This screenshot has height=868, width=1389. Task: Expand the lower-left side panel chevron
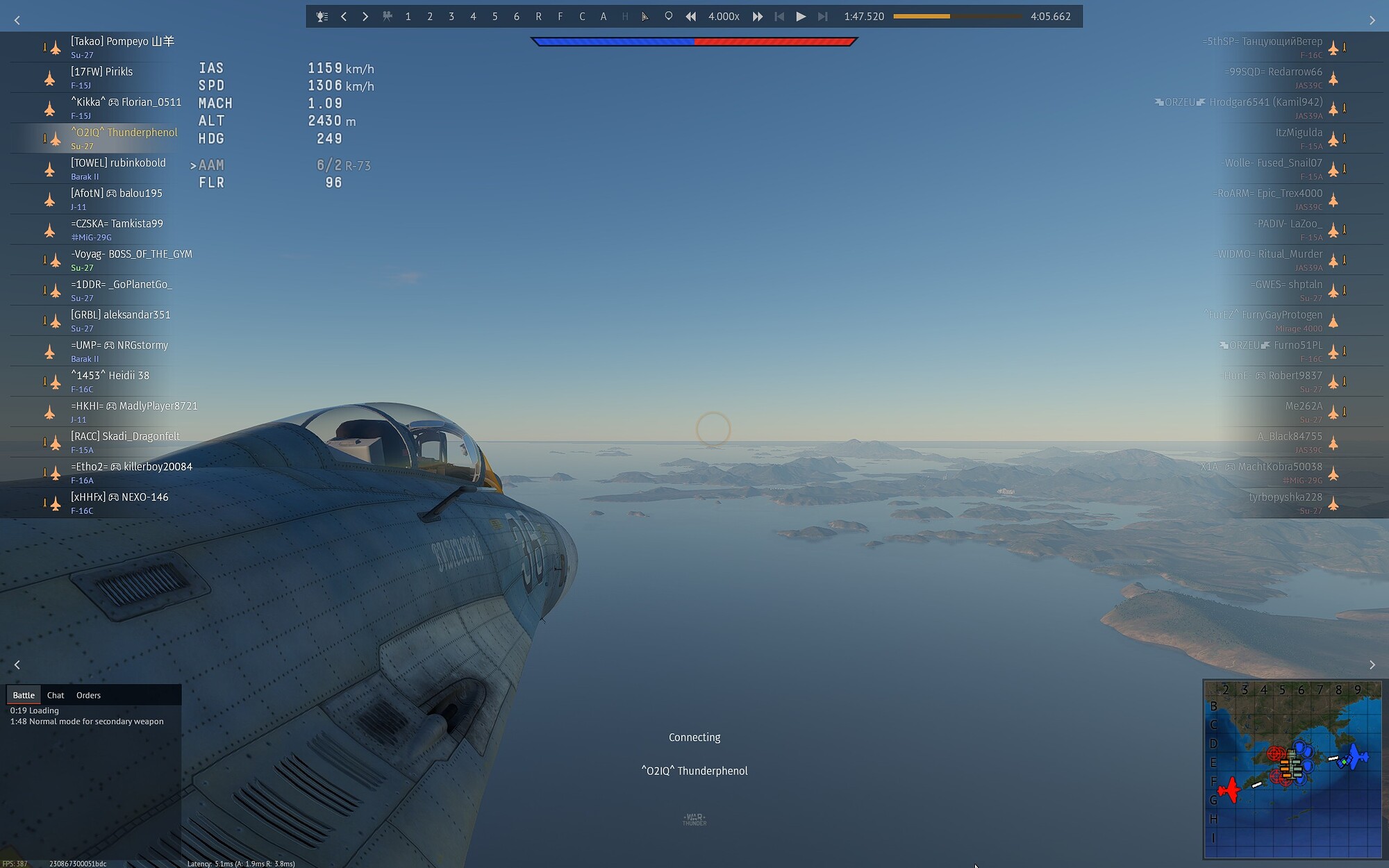17,665
